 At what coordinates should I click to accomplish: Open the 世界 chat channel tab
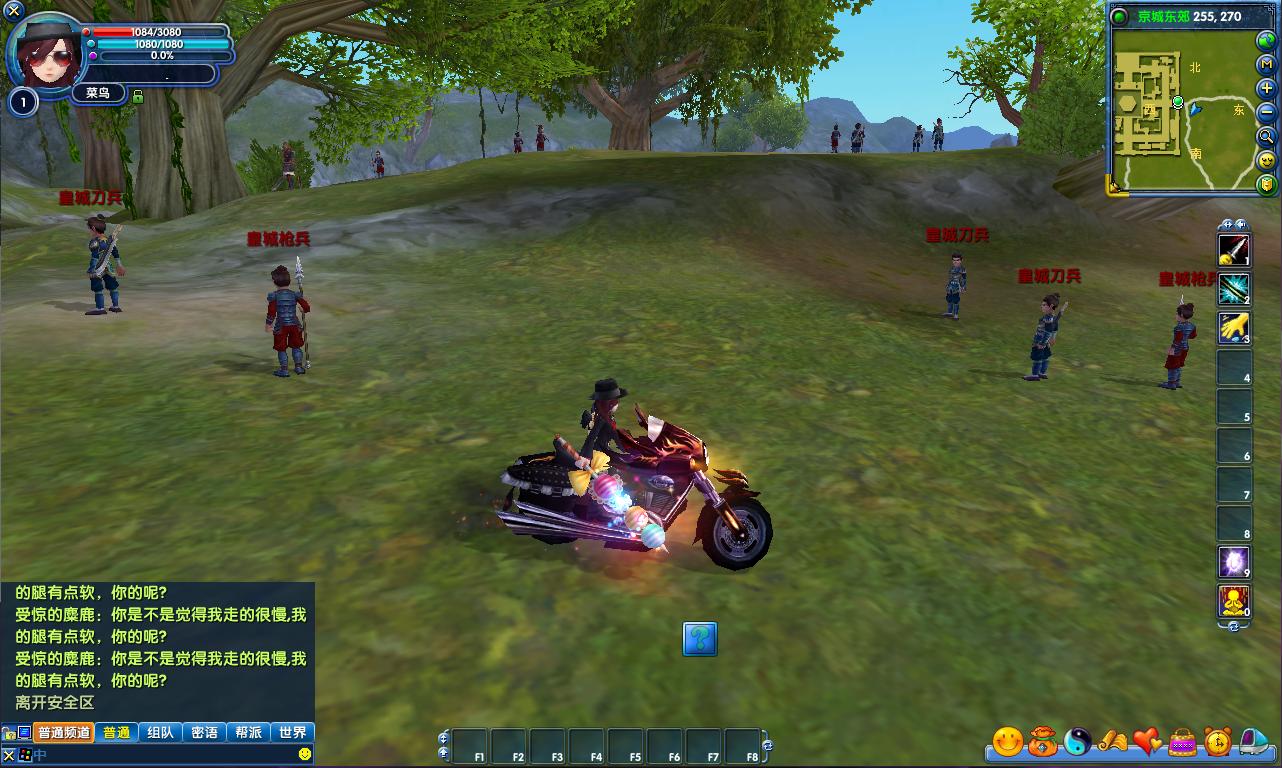pyautogui.click(x=293, y=732)
